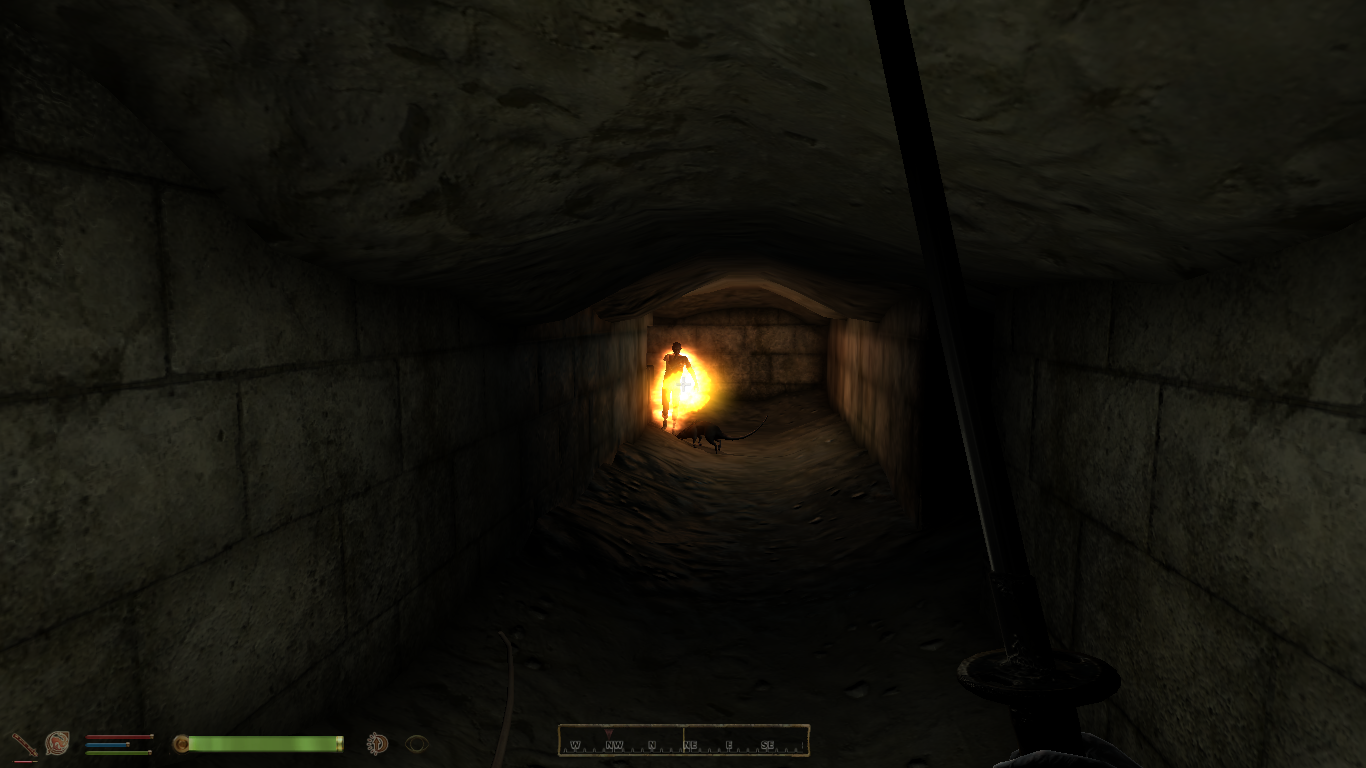Click the sneak eye indicator
The width and height of the screenshot is (1366, 768).
[417, 743]
